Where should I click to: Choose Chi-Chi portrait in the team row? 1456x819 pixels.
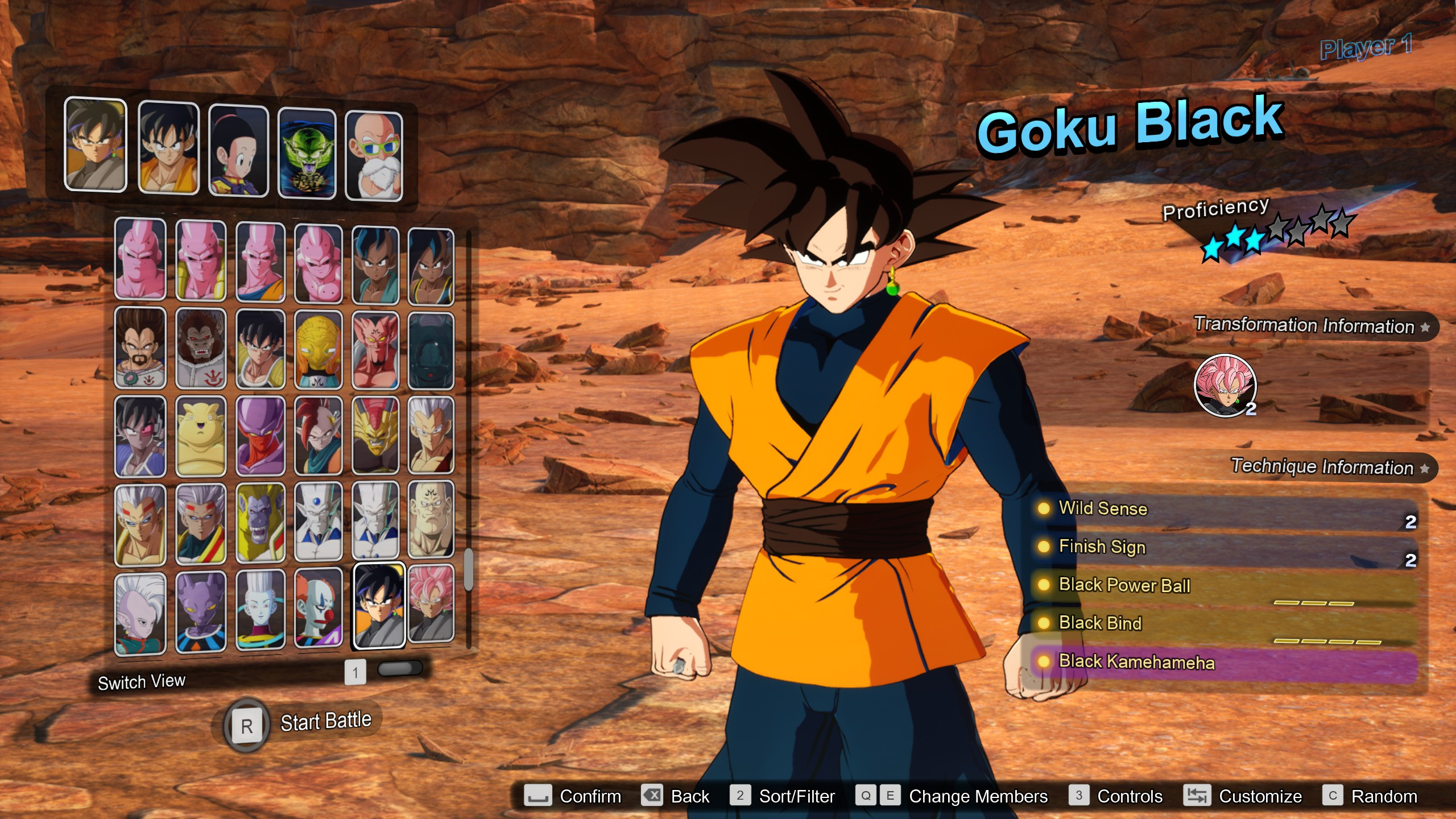coord(238,151)
